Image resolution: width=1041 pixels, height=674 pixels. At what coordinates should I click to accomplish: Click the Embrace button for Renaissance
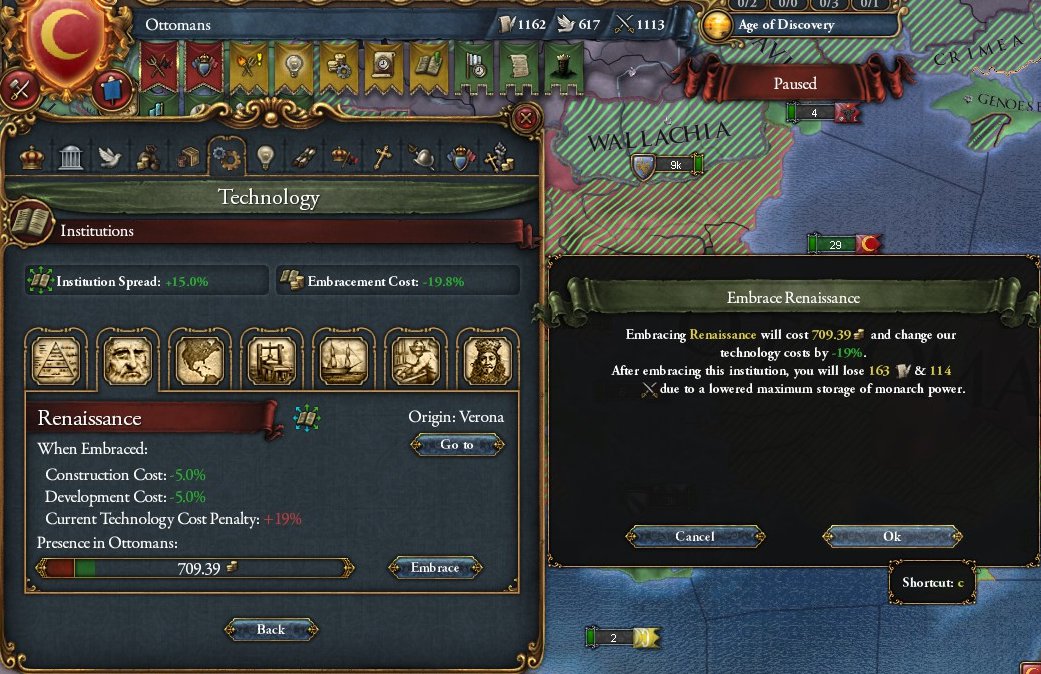pos(435,568)
